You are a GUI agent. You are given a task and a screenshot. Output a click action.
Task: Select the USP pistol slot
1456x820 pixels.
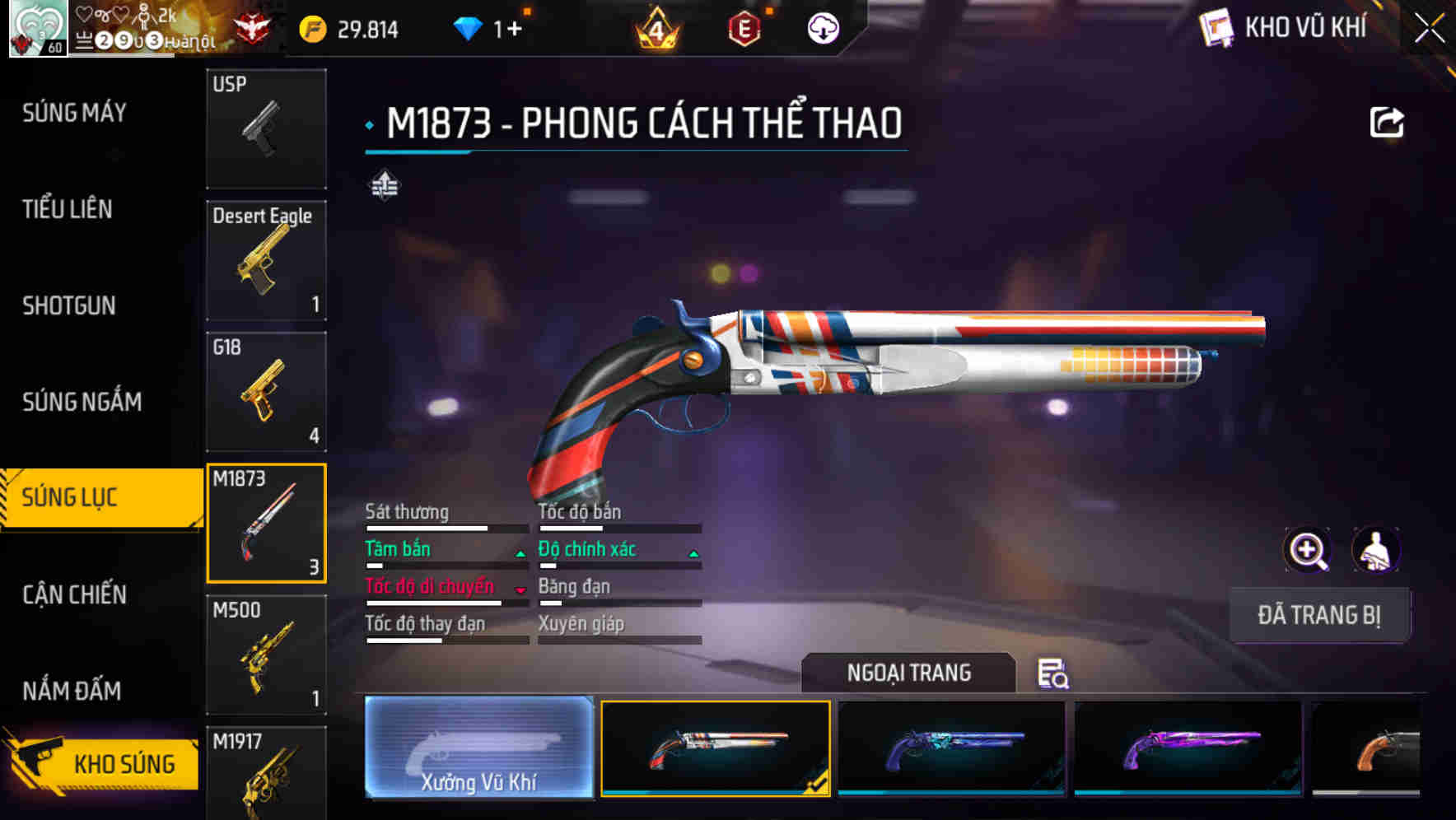266,128
